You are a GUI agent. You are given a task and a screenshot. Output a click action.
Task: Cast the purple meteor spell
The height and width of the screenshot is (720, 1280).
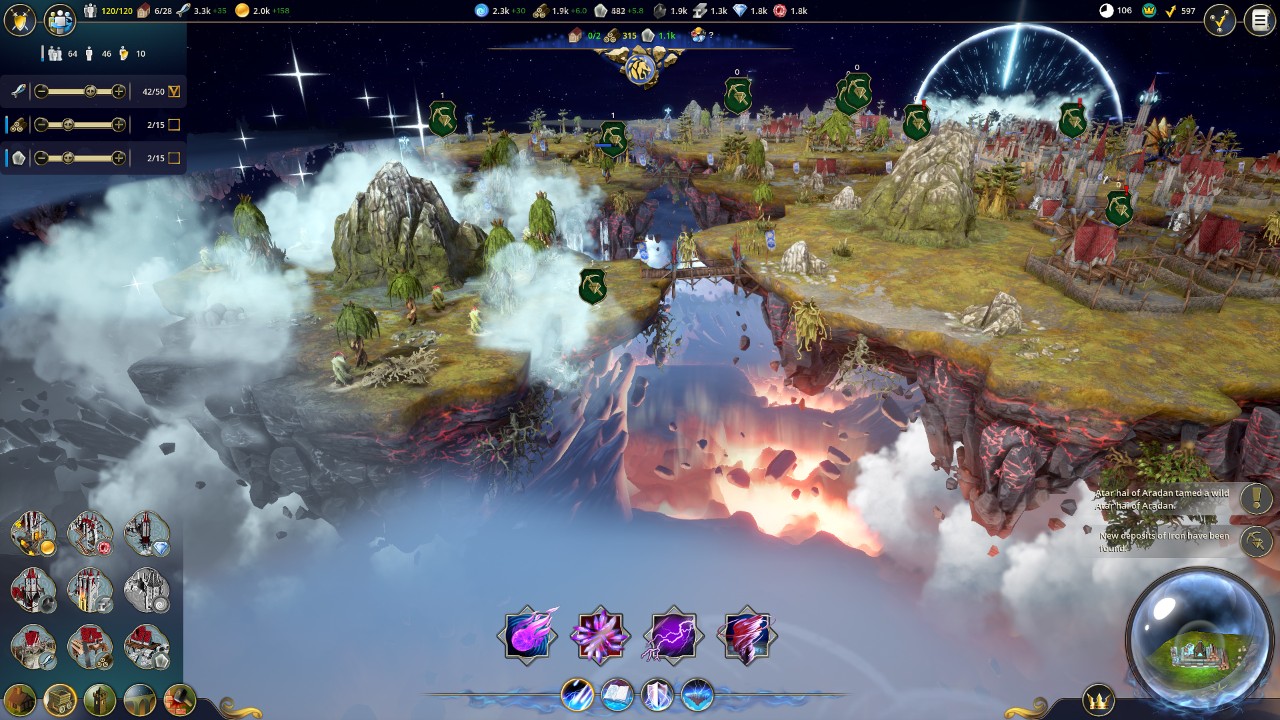click(527, 635)
